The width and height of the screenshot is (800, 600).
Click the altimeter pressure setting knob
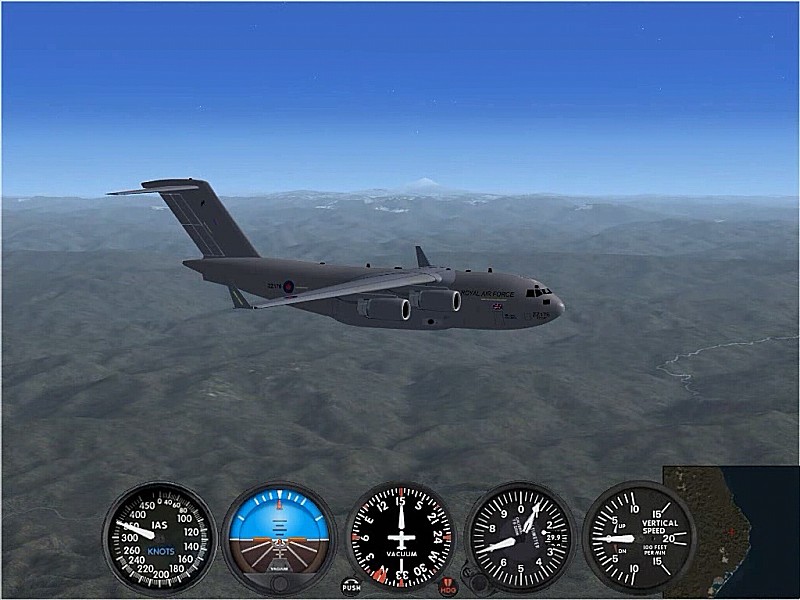481,582
